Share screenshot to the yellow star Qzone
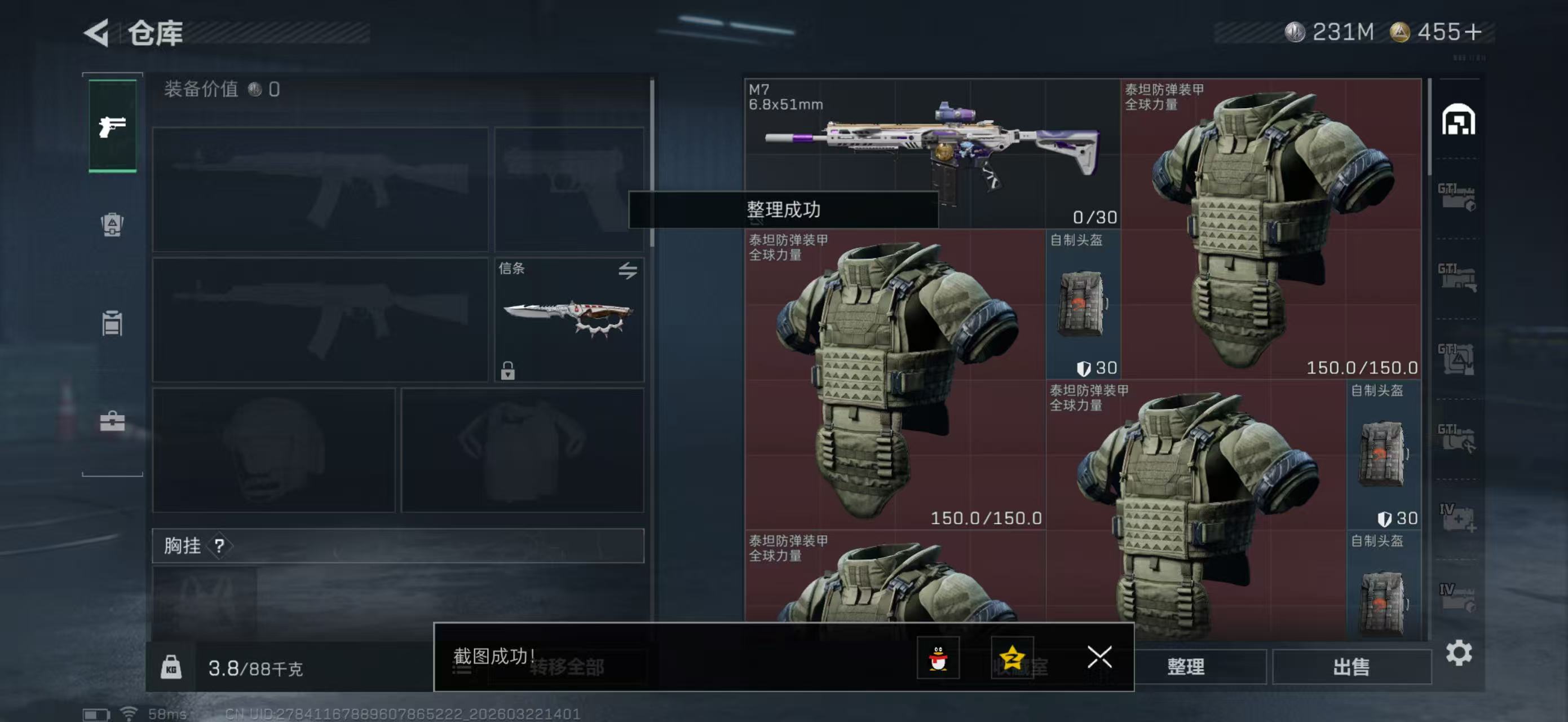The width and height of the screenshot is (1568, 722). [1012, 658]
